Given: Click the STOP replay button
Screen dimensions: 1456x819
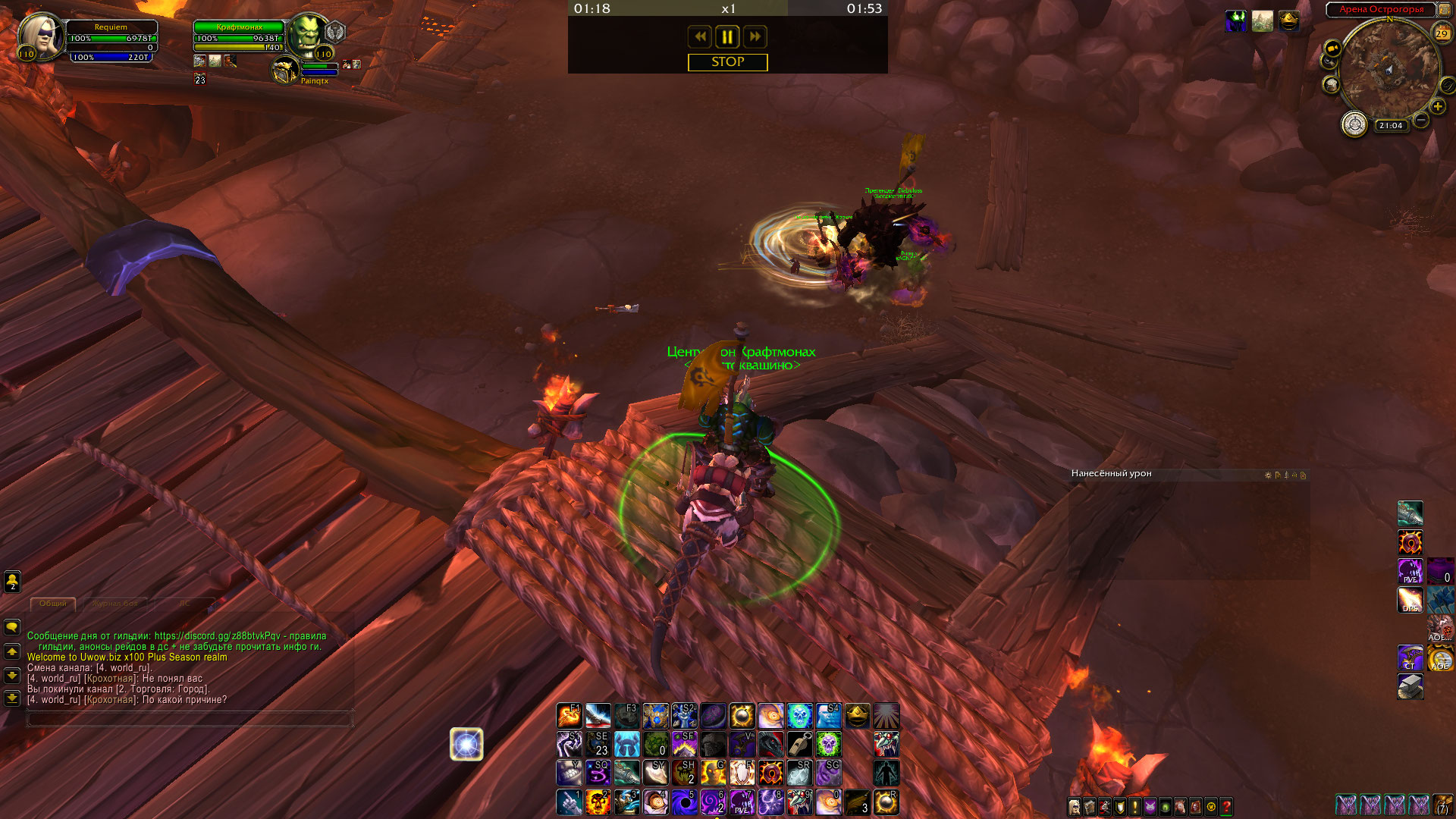Looking at the screenshot, I should (727, 62).
